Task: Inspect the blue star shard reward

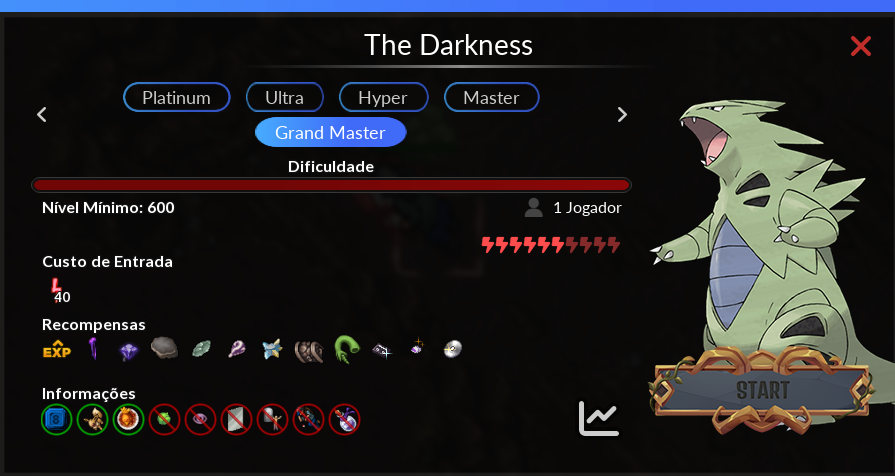Action: (272, 349)
